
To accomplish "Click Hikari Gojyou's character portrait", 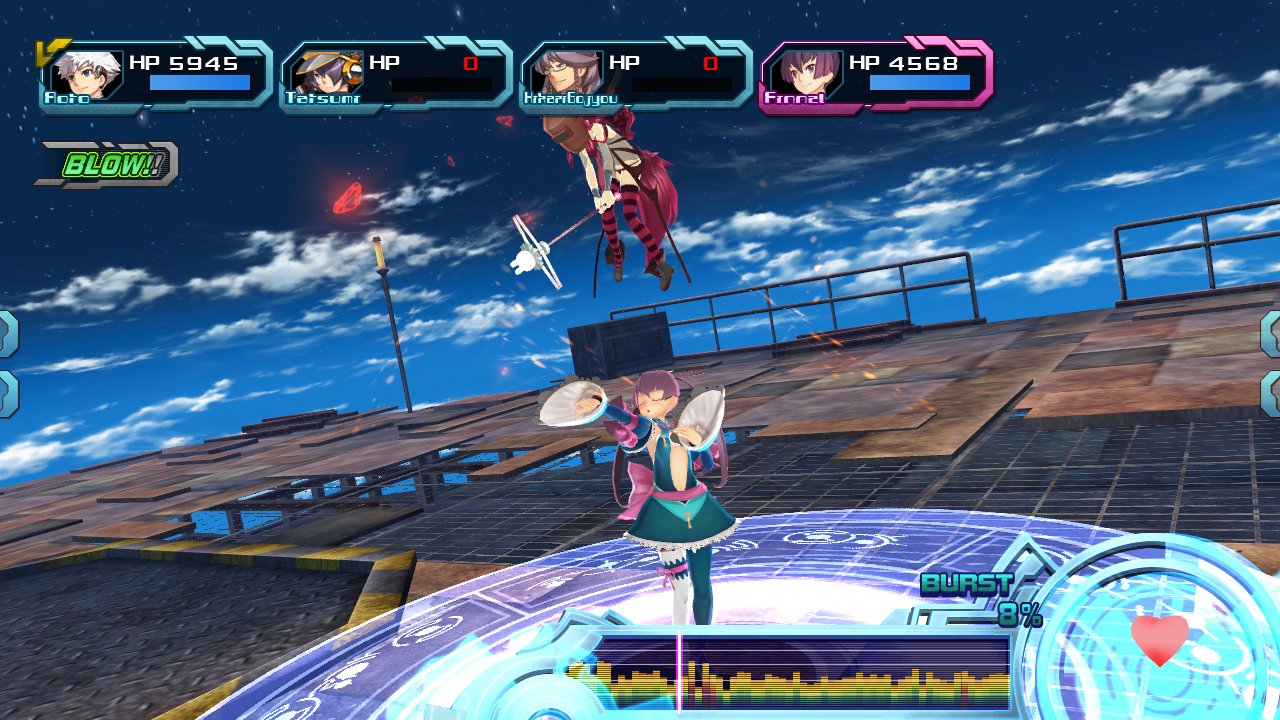I will pyautogui.click(x=562, y=74).
